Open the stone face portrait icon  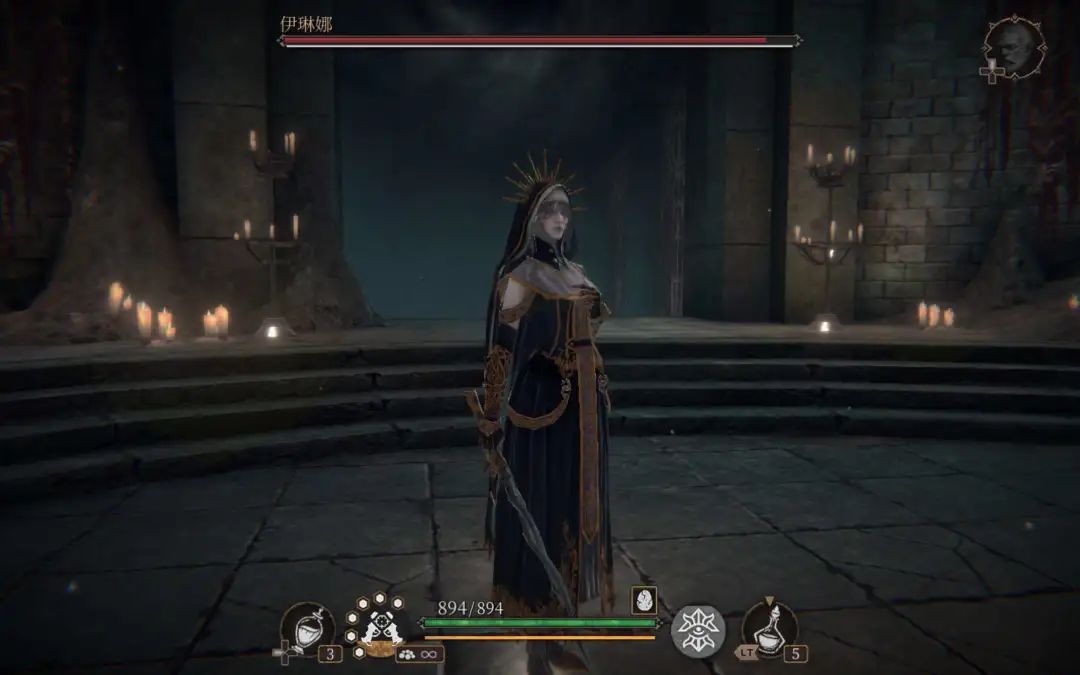click(x=1014, y=47)
